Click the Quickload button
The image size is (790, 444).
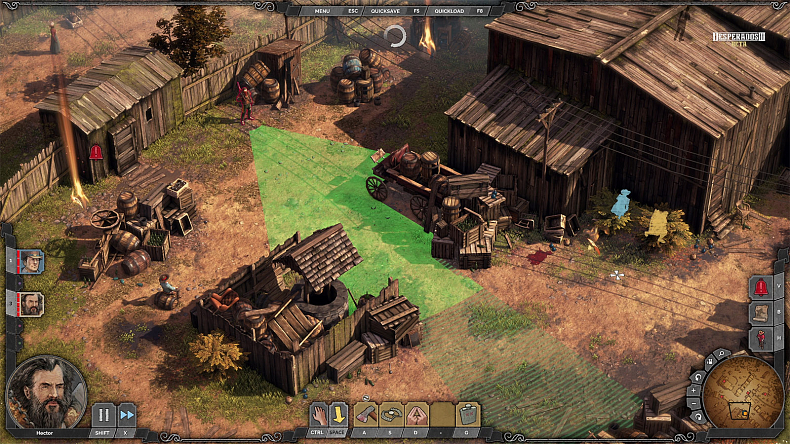[449, 10]
